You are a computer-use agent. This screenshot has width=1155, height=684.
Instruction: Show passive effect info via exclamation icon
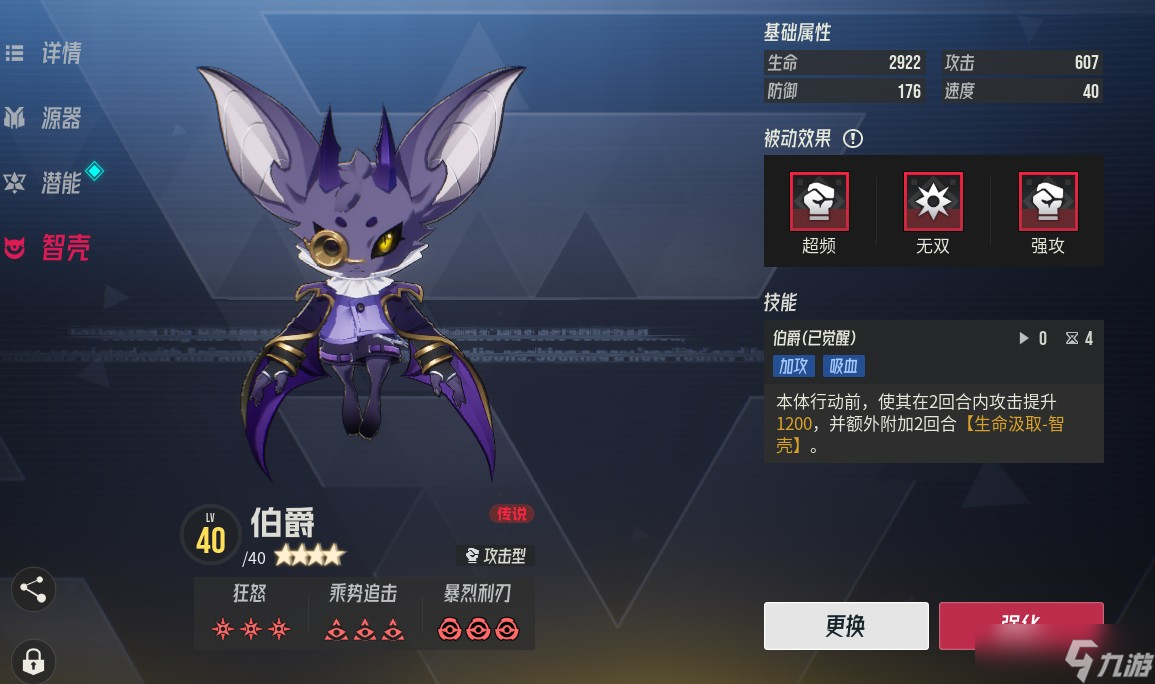(x=852, y=139)
